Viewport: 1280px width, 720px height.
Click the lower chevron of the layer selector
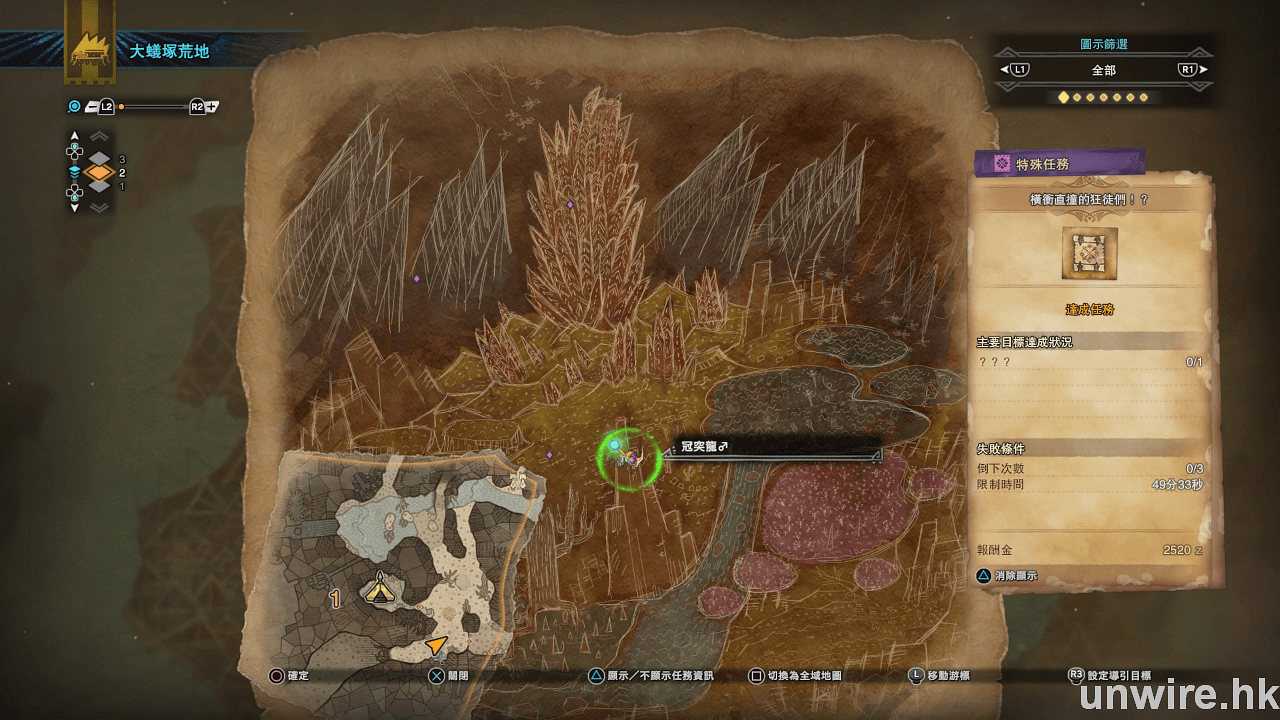click(x=100, y=207)
